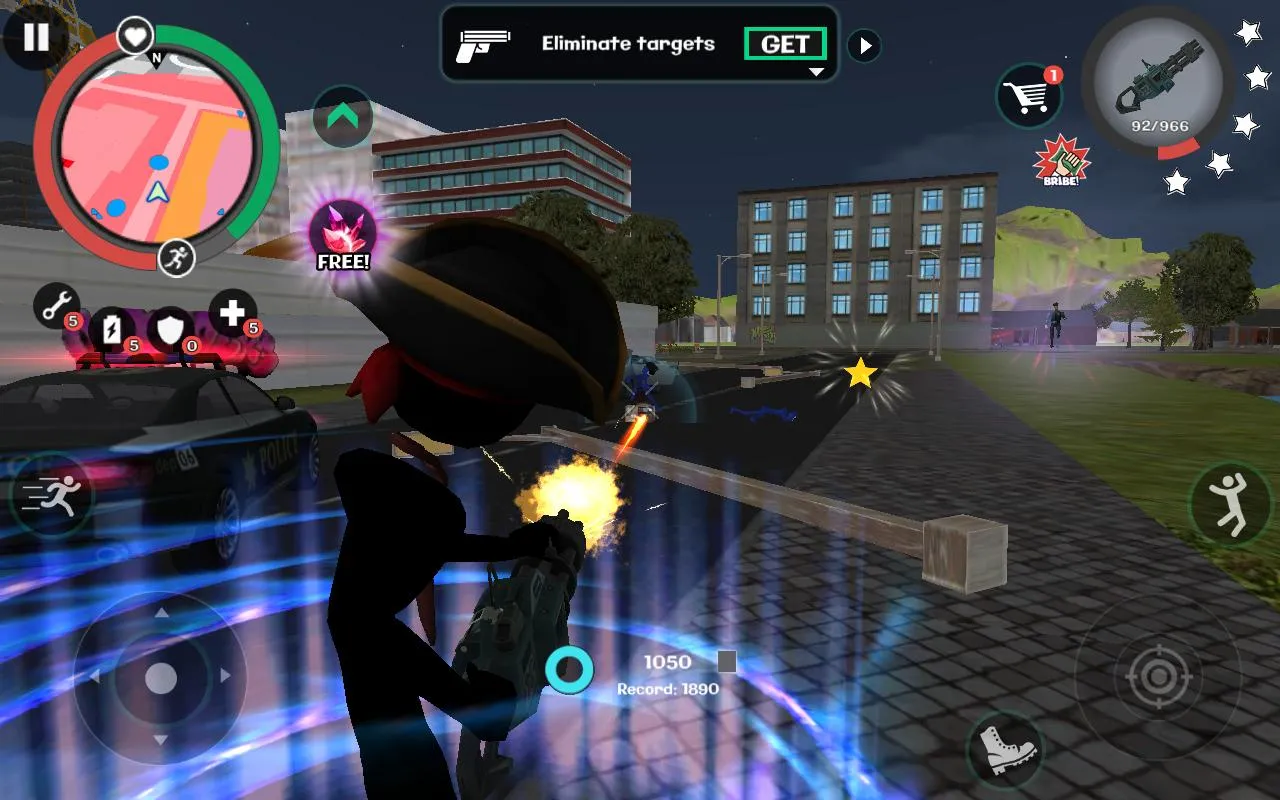Image resolution: width=1280 pixels, height=800 pixels.
Task: Toggle run mode below the minimap
Action: pos(175,258)
